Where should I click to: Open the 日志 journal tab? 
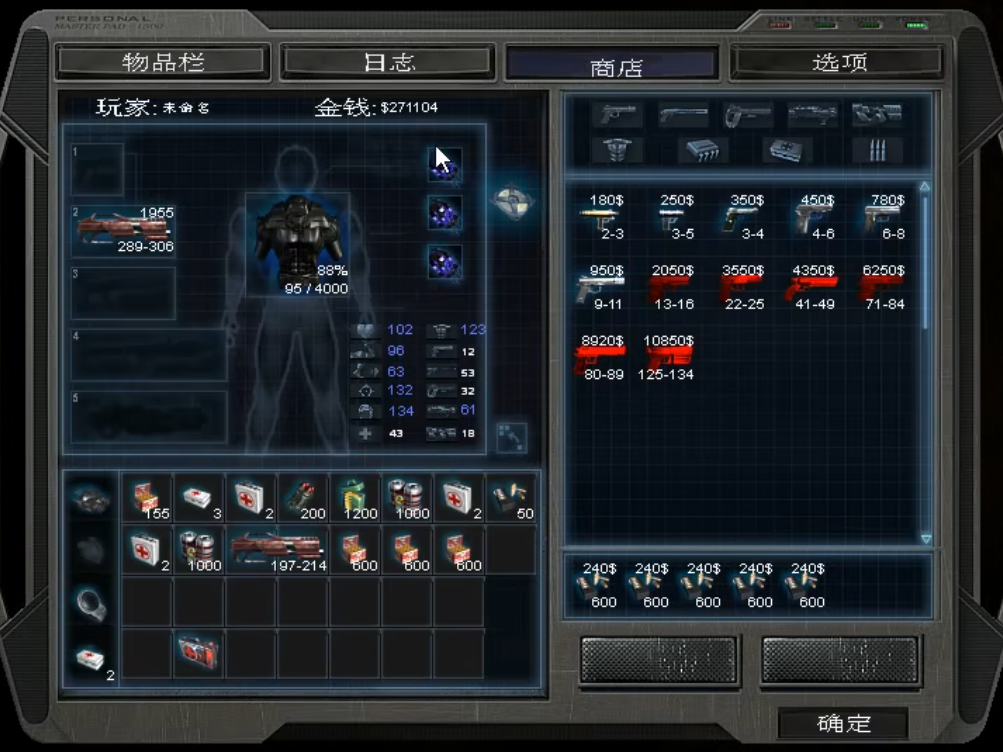point(388,62)
